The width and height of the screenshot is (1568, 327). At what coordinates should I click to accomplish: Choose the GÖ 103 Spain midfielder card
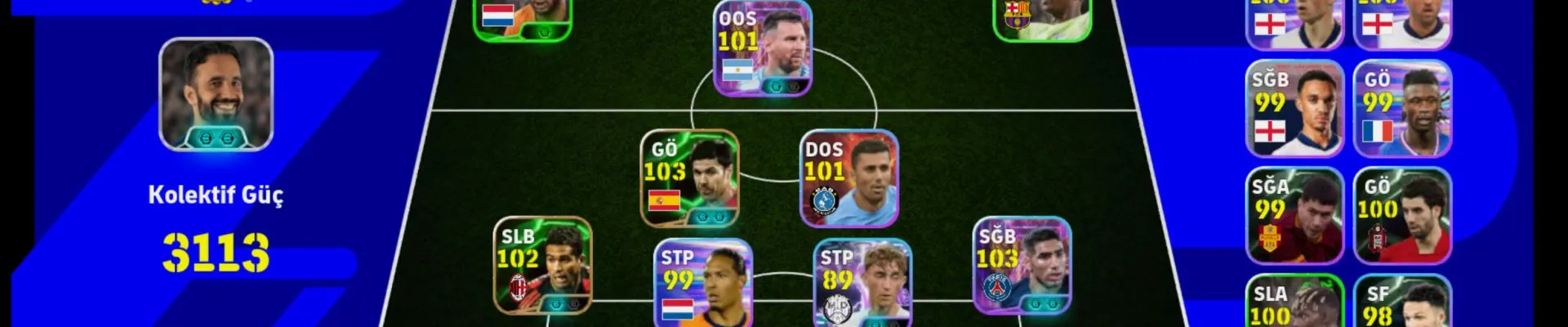[x=689, y=178]
